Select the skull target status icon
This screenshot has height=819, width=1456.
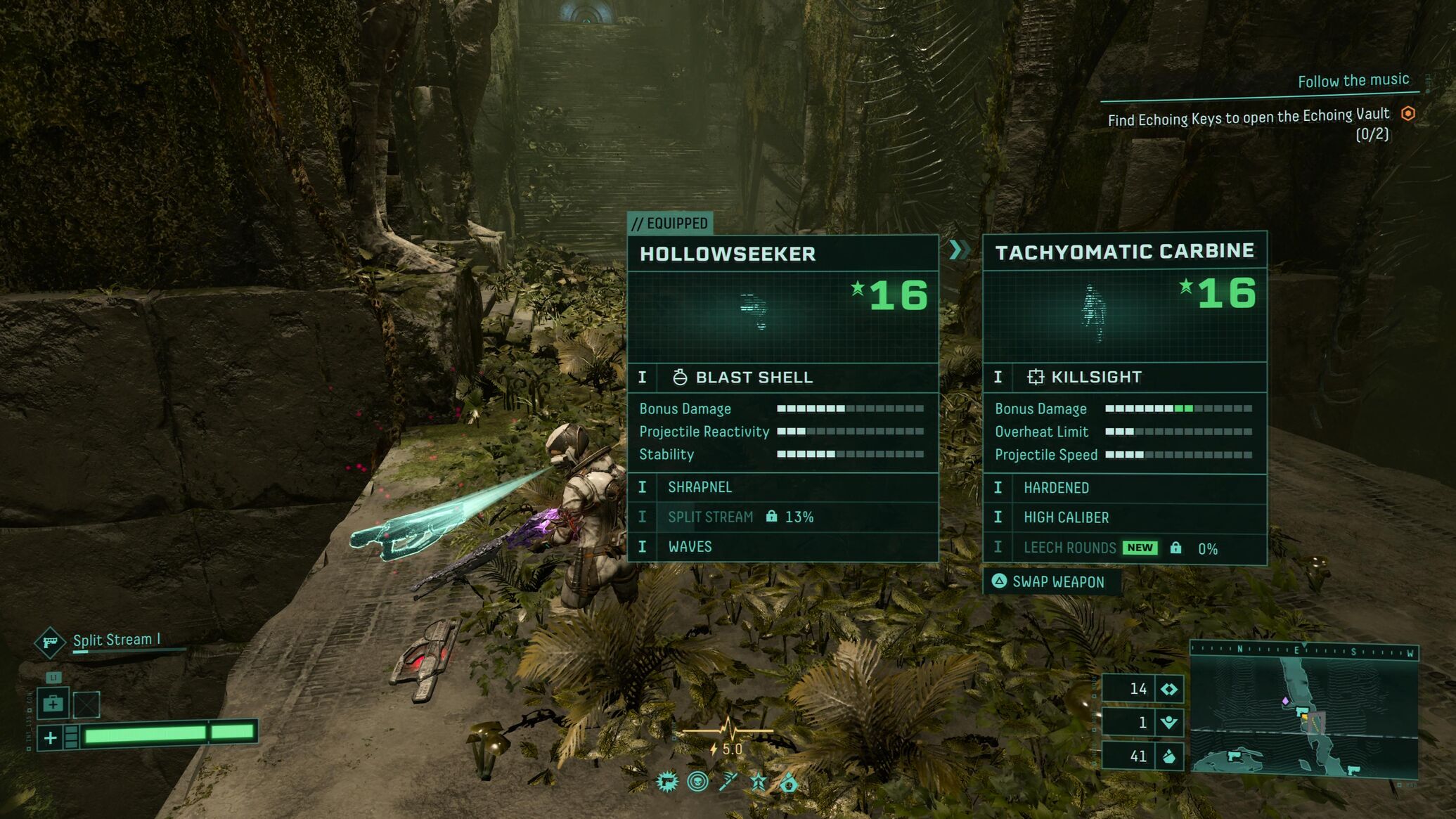(697, 782)
